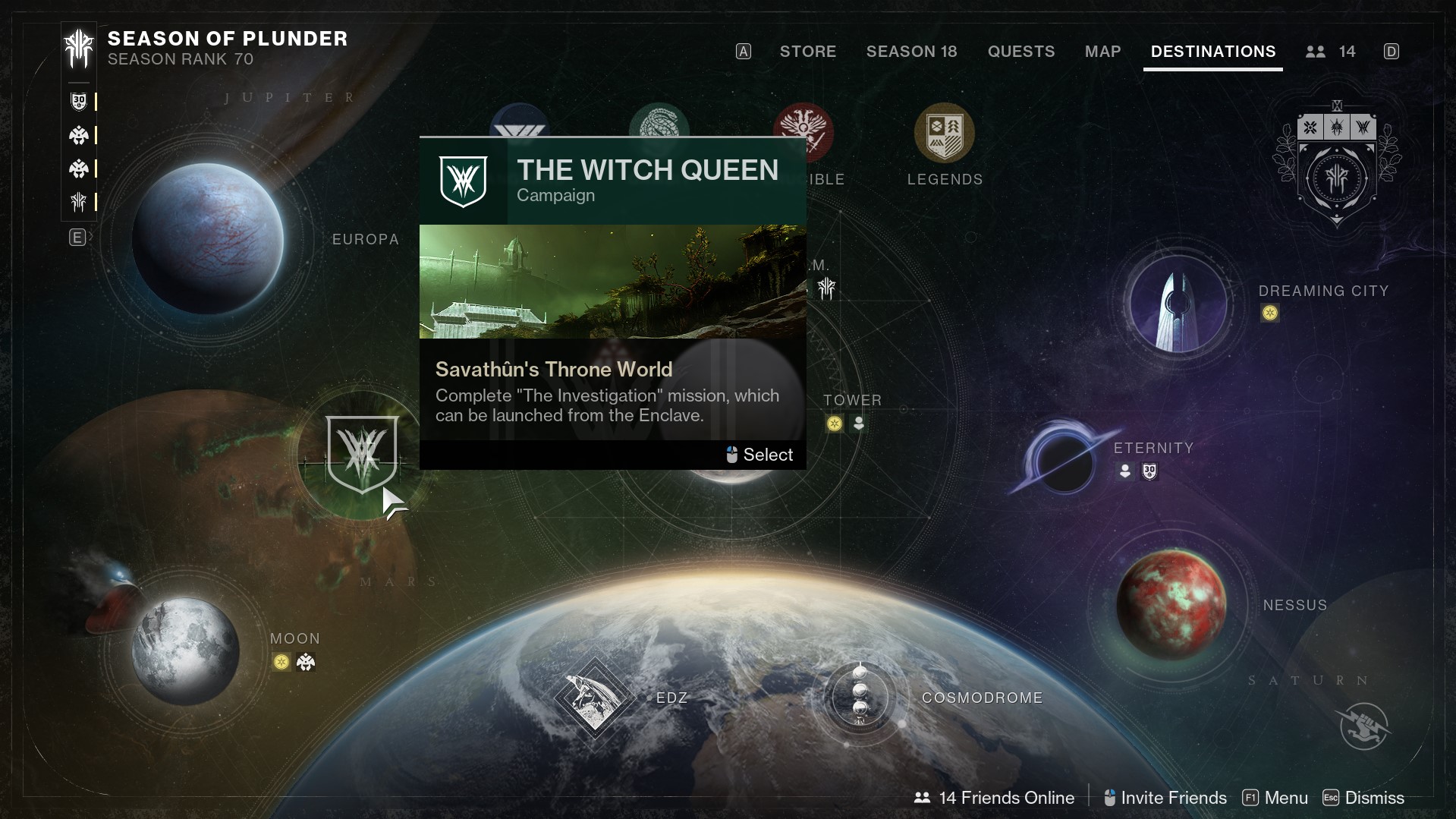Select the Tower destination
The width and height of the screenshot is (1456, 819).
[x=852, y=400]
